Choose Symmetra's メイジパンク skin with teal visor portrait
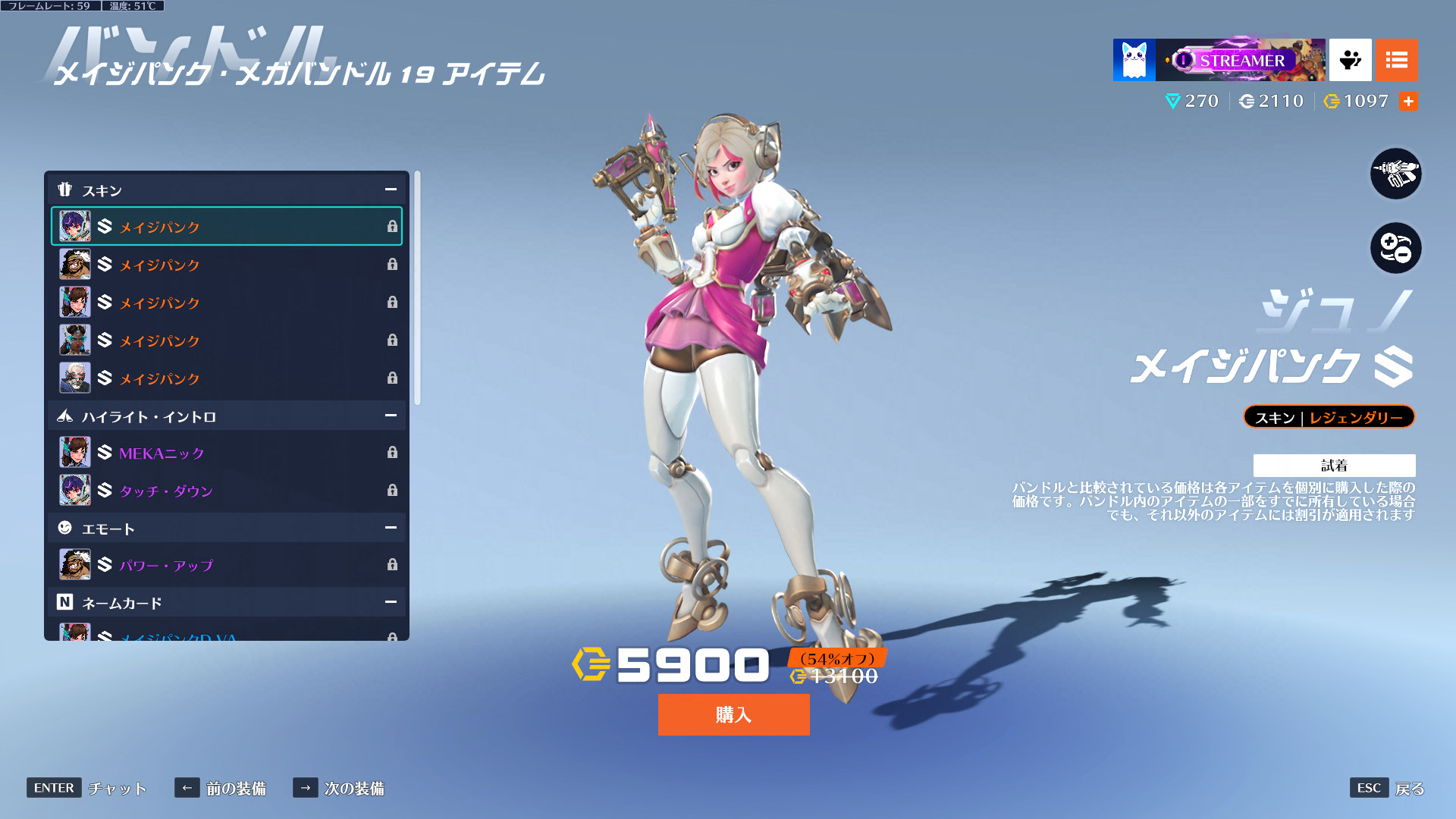The width and height of the screenshot is (1456, 819). (x=227, y=340)
